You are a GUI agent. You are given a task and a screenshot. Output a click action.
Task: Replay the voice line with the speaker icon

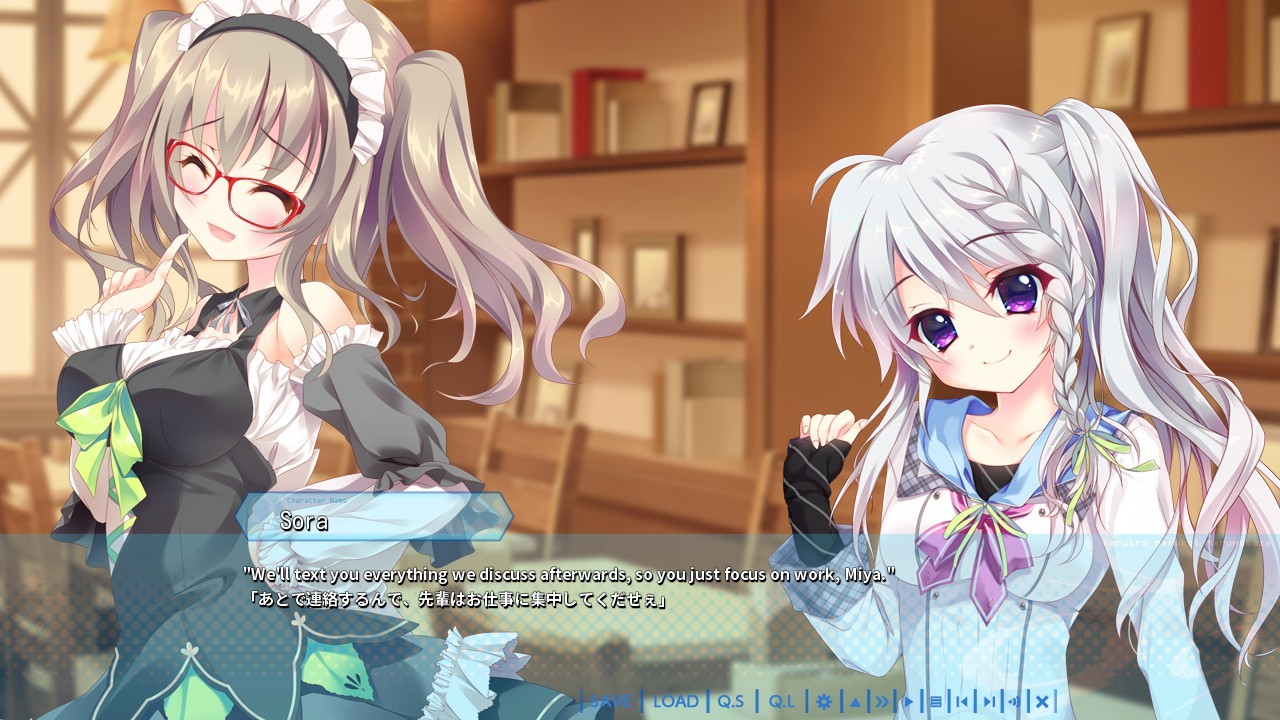coord(1013,701)
